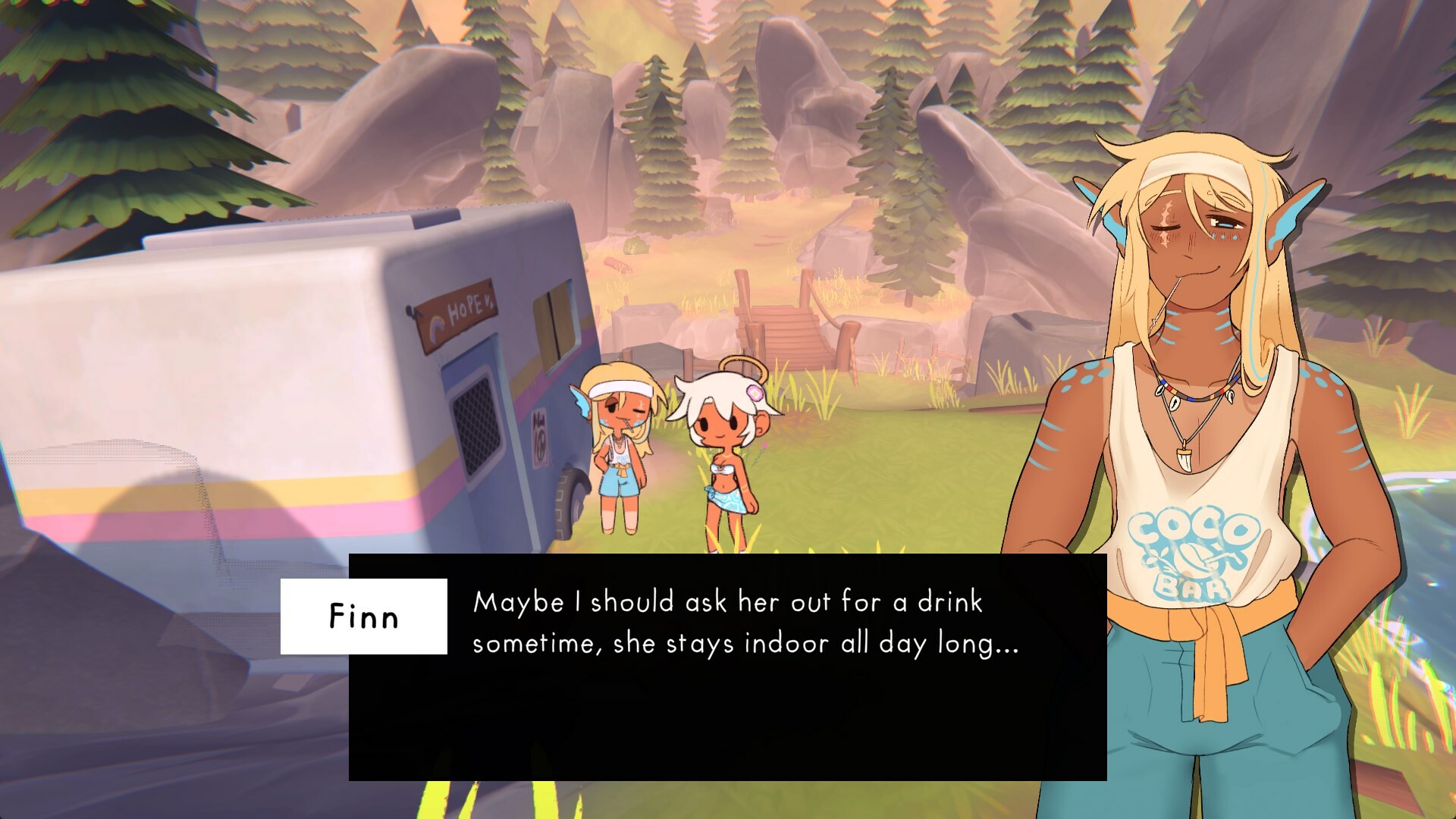The width and height of the screenshot is (1456, 819).
Task: Click the chibi Finn standing by the camper
Action: click(x=618, y=447)
